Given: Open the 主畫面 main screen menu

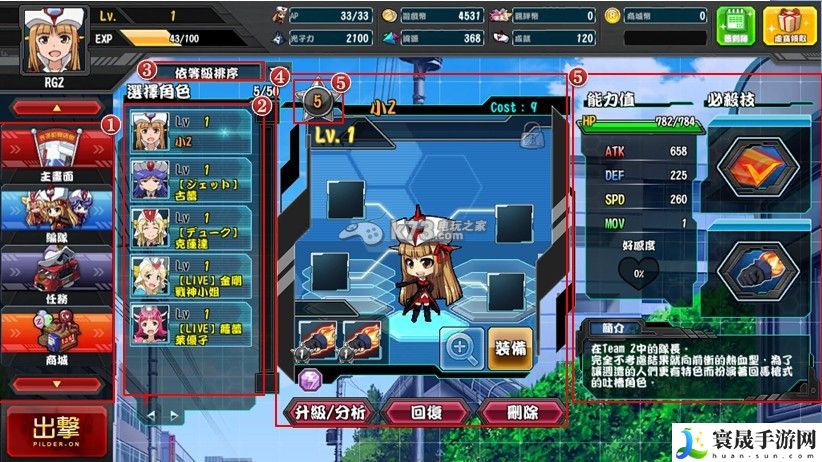Looking at the screenshot, I should [x=56, y=152].
